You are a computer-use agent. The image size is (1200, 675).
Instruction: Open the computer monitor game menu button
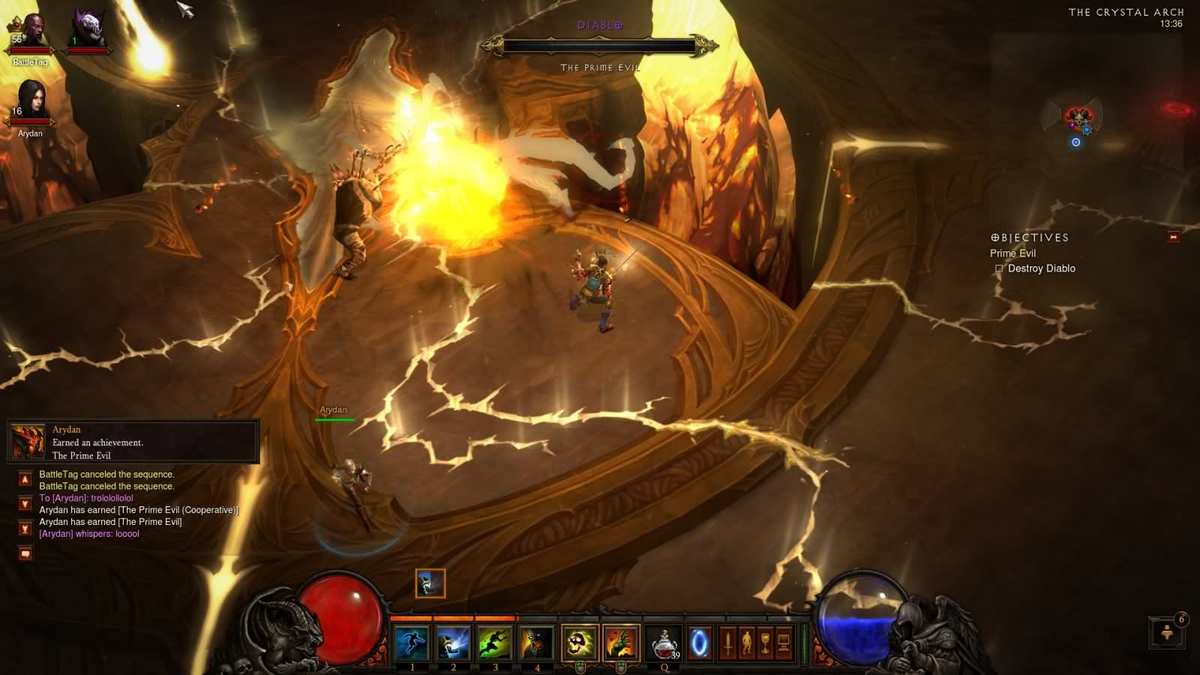click(784, 643)
